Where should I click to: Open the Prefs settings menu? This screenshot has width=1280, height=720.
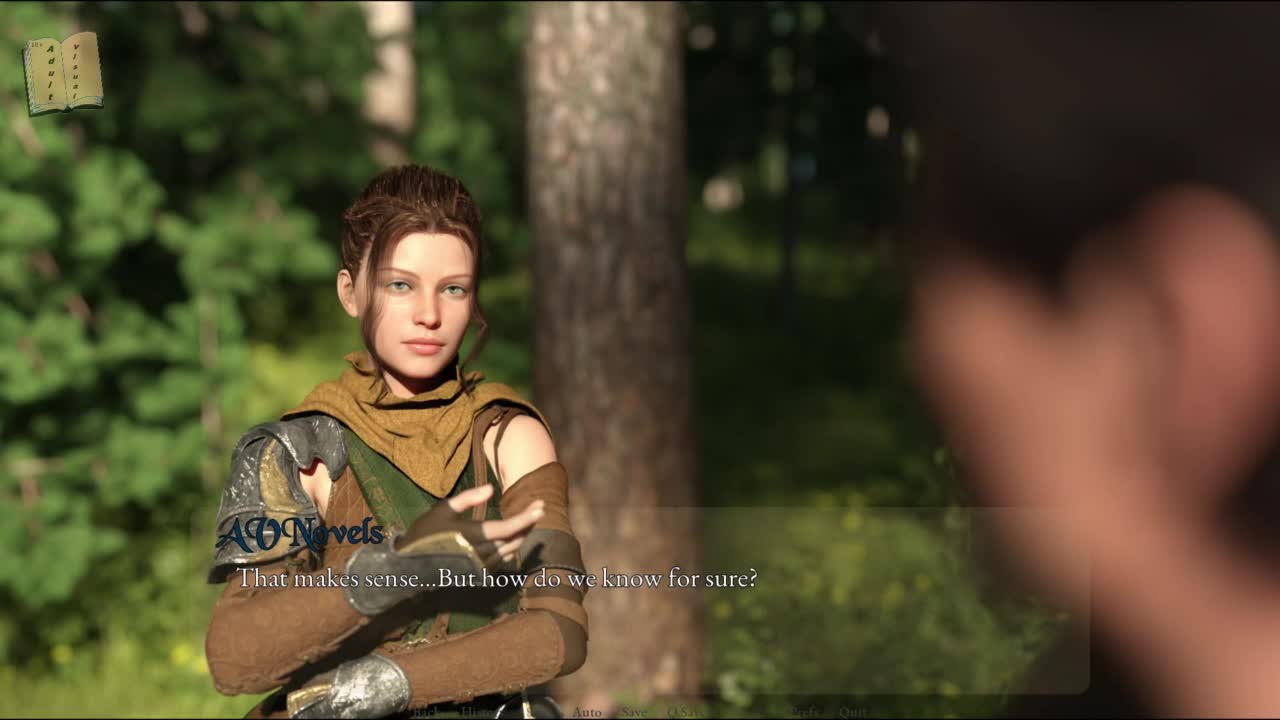pos(806,712)
